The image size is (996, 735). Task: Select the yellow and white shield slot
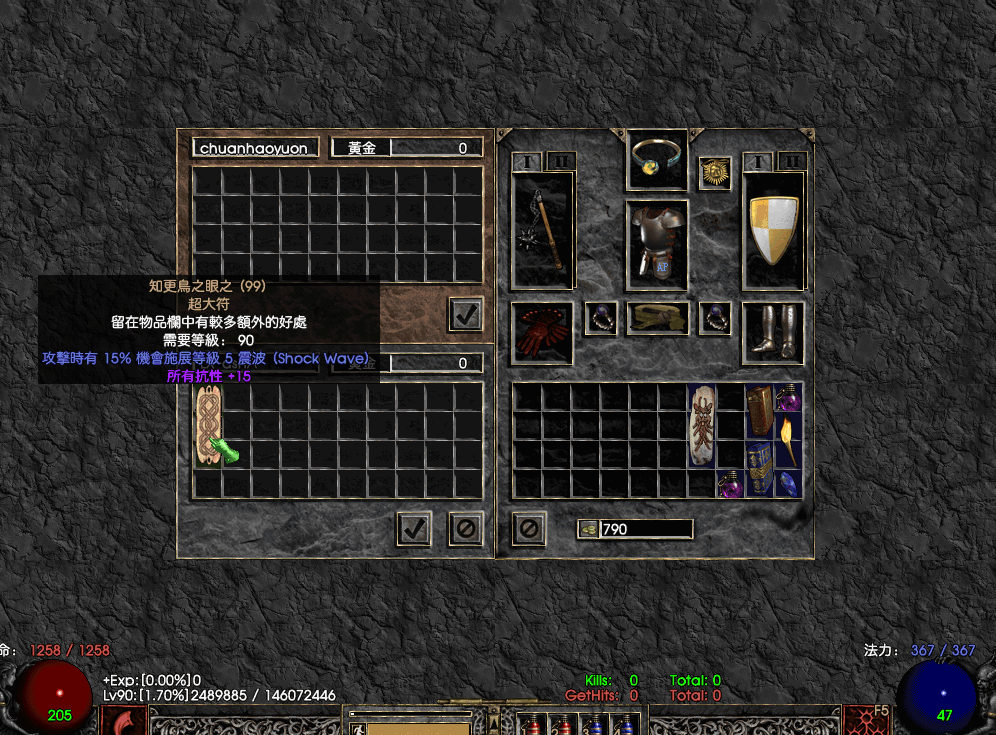pyautogui.click(x=773, y=231)
